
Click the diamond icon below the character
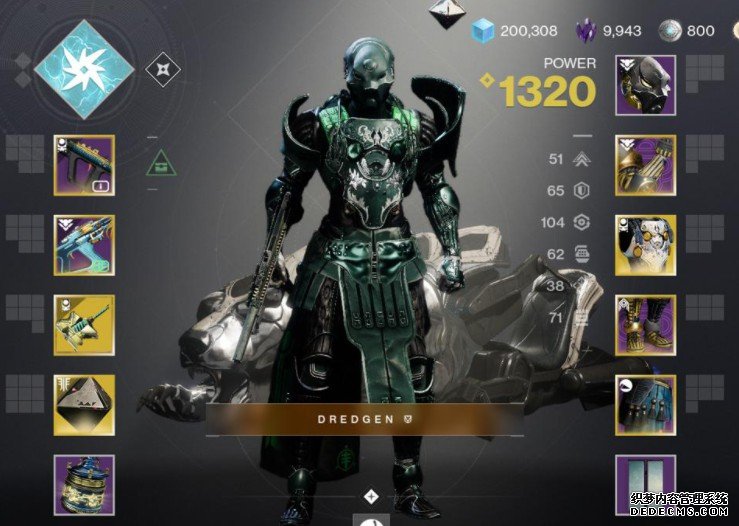coord(371,496)
